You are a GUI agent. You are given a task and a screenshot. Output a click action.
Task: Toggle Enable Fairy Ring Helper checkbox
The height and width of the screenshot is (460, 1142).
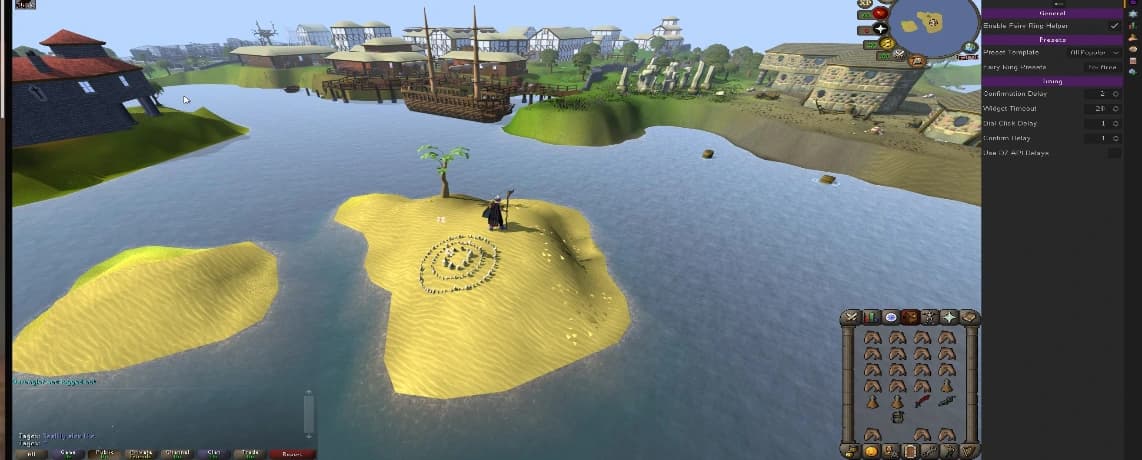1114,26
